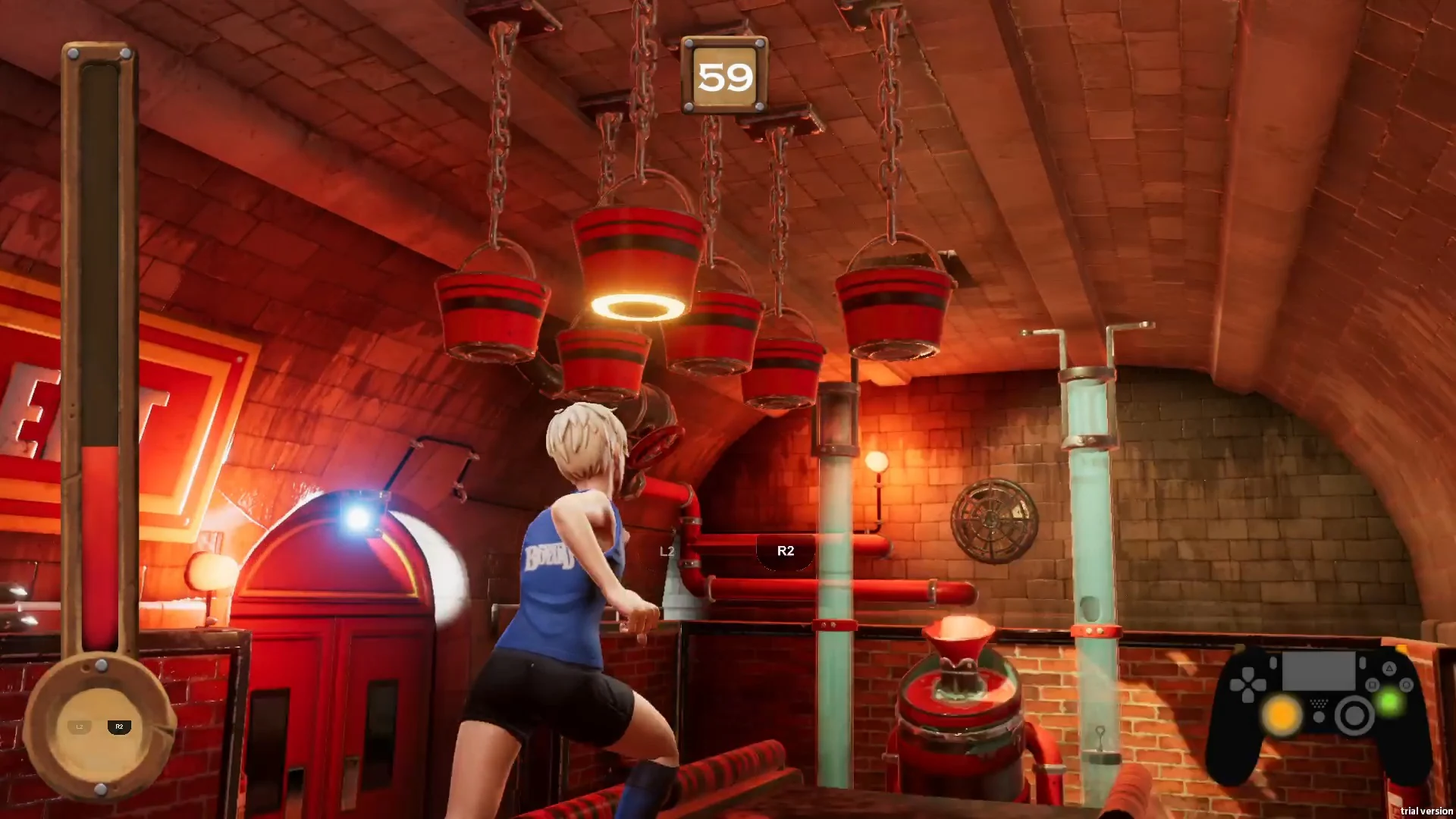The width and height of the screenshot is (1456, 819).
Task: Select the Square button on the controller overlay
Action: click(1373, 684)
